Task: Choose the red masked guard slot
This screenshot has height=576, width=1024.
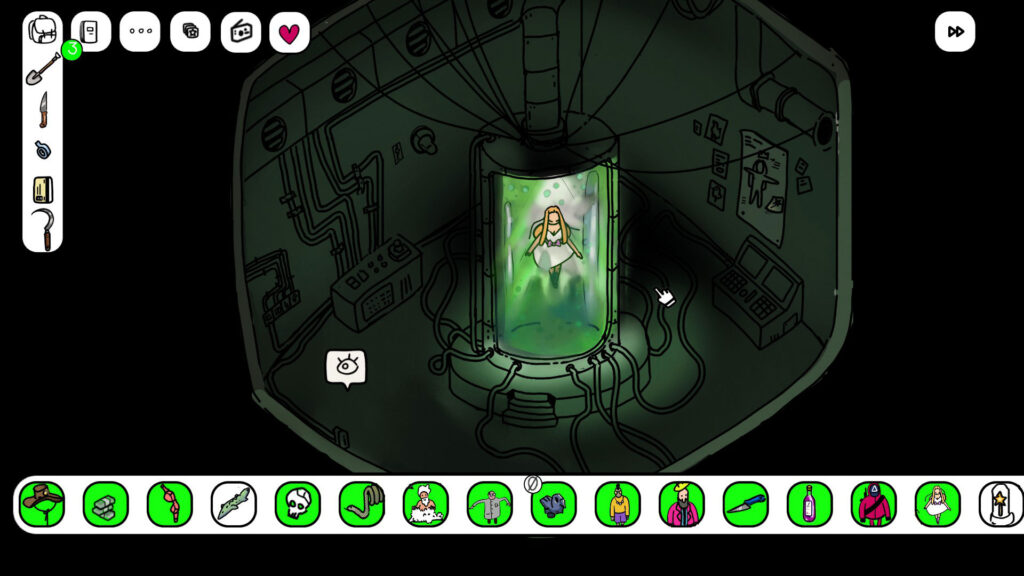Action: pos(874,504)
